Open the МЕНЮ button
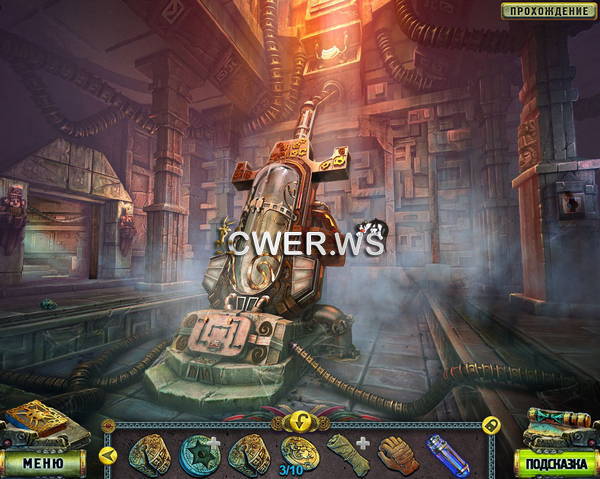The width and height of the screenshot is (600, 479). [x=43, y=462]
